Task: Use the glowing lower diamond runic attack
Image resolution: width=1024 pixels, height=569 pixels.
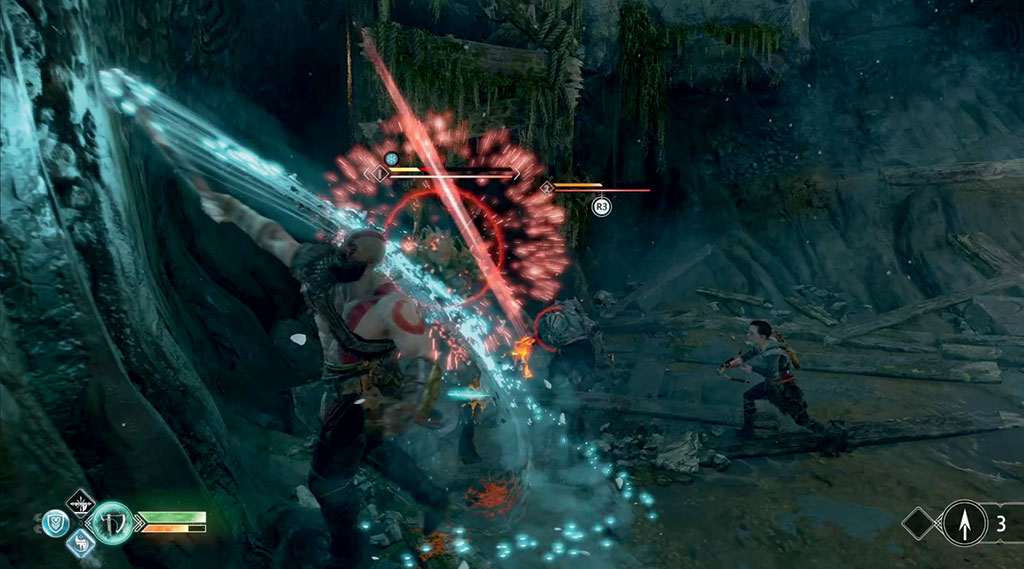Action: pyautogui.click(x=80, y=542)
